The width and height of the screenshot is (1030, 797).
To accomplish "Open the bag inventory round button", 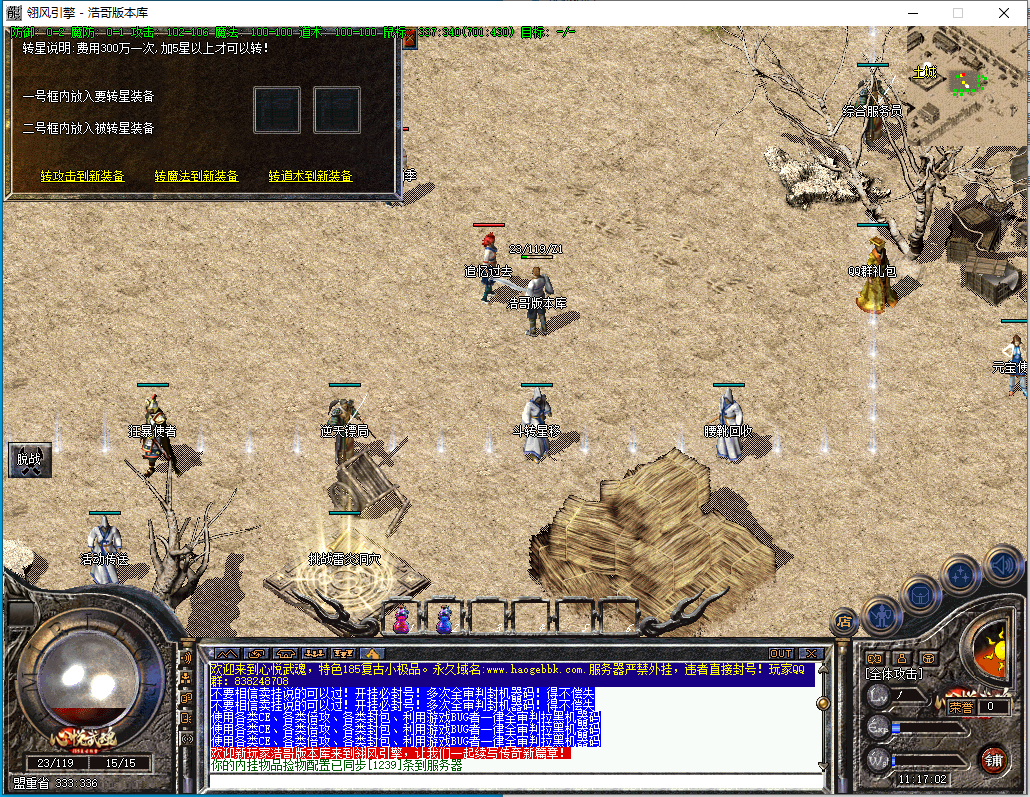I will click(x=920, y=593).
